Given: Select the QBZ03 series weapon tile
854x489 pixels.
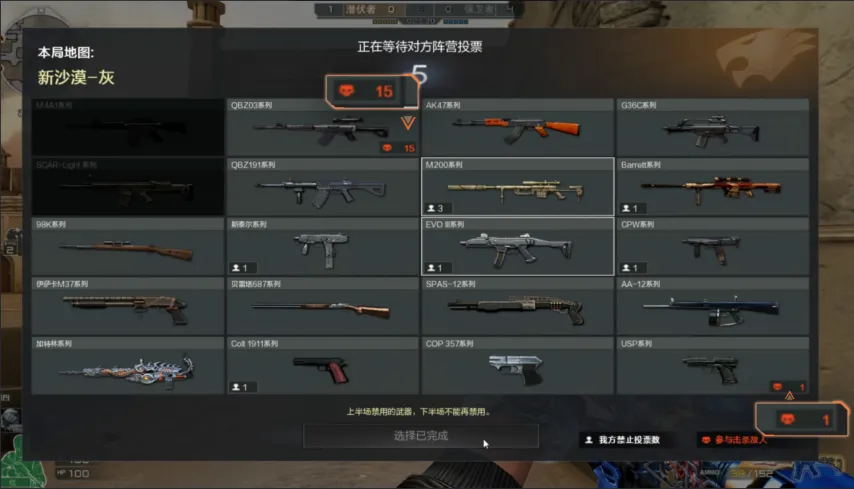Looking at the screenshot, I should (322, 127).
